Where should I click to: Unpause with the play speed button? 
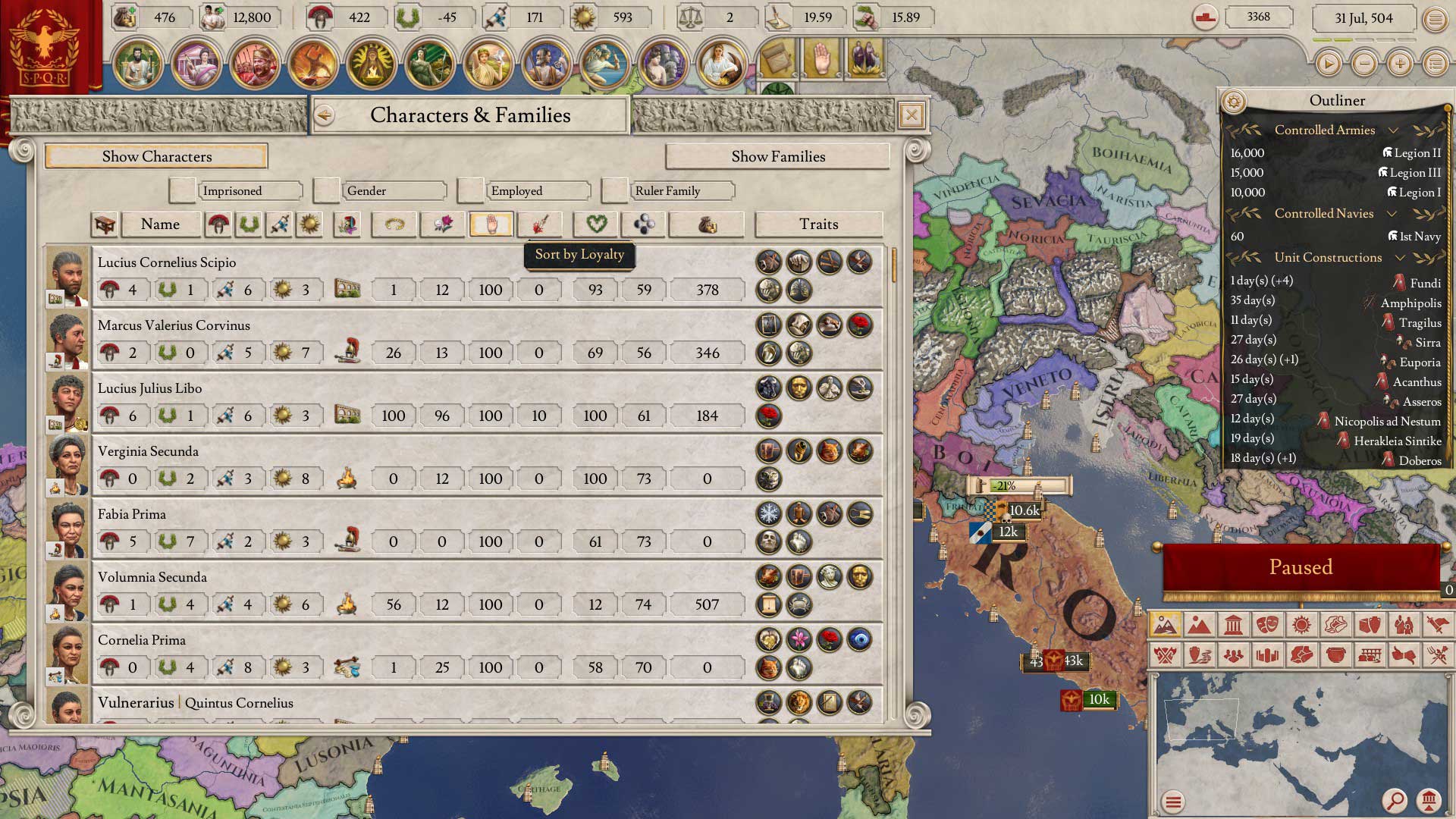1328,64
